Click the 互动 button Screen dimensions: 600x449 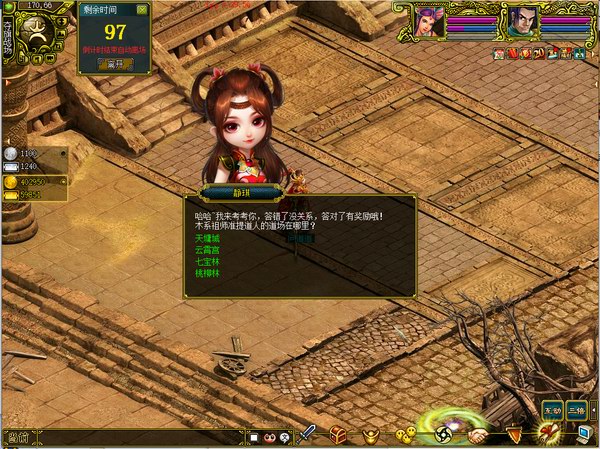(x=552, y=409)
